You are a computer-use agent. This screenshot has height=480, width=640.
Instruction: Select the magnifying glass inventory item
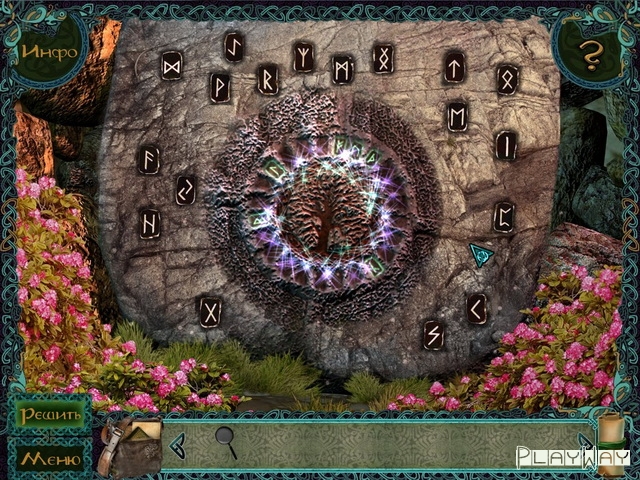point(227,441)
